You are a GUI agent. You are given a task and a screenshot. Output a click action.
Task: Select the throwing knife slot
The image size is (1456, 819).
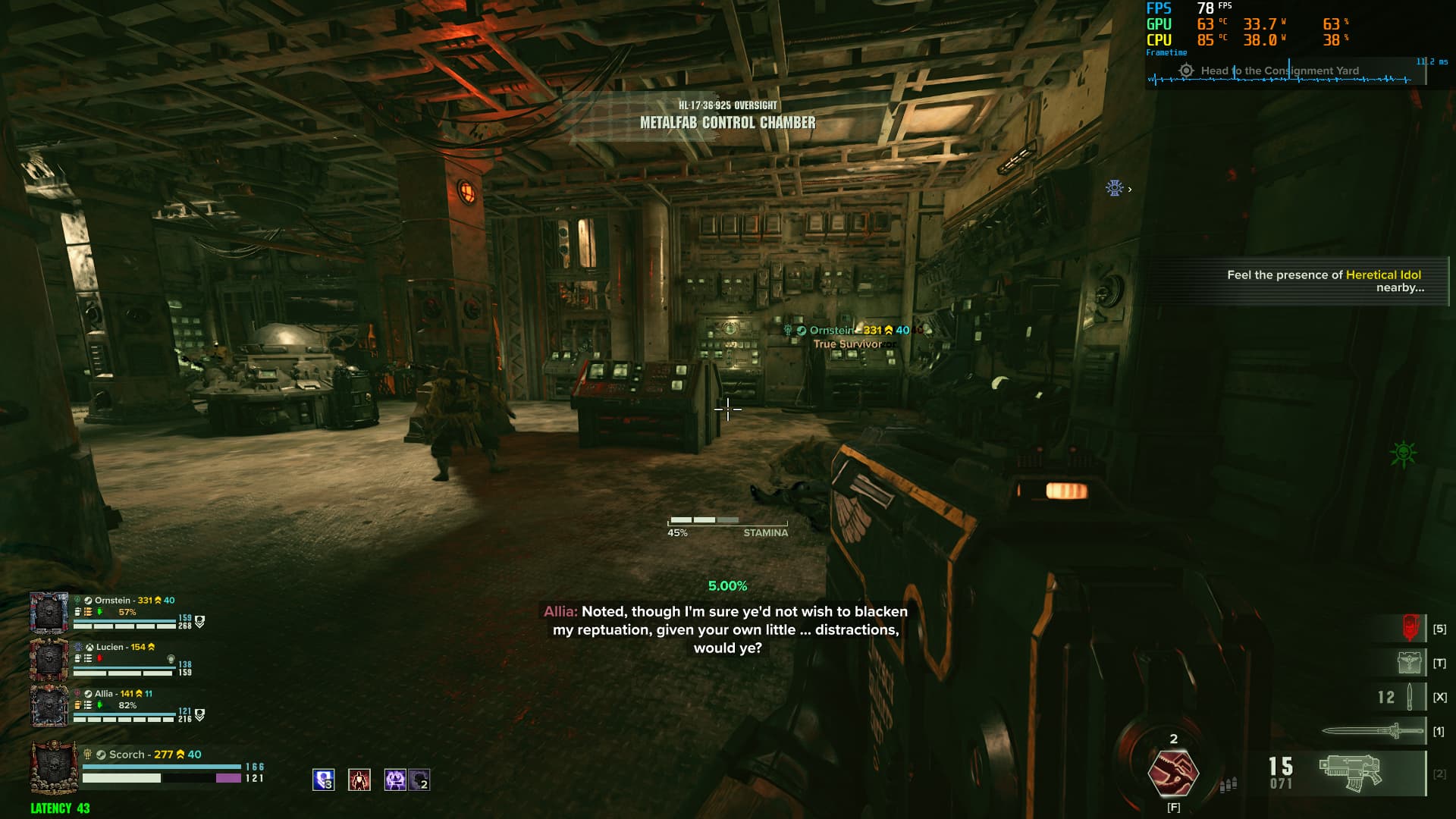(x=1408, y=697)
